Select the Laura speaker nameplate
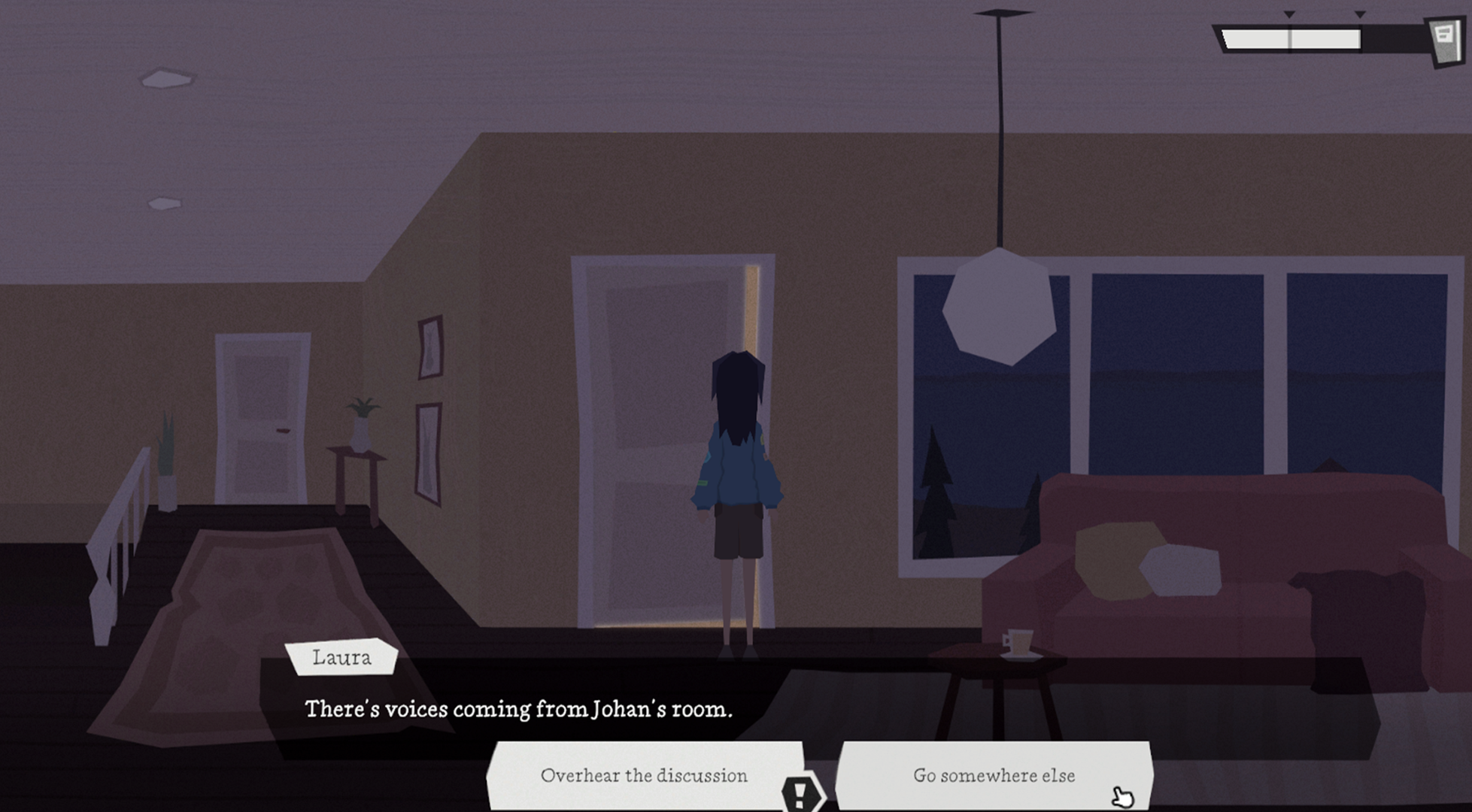Viewport: 1472px width, 812px height. click(342, 658)
